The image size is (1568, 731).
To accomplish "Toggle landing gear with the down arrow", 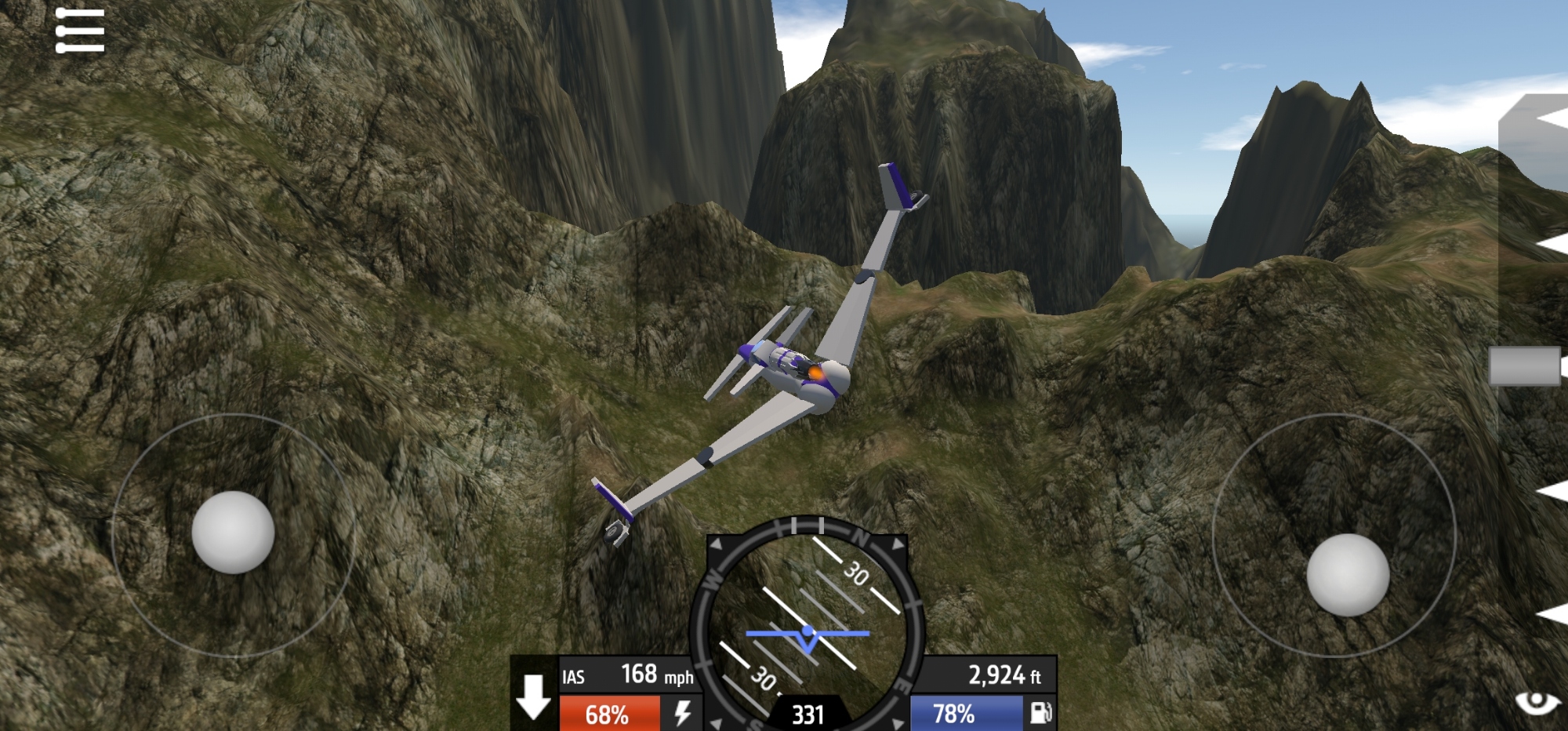I will coord(534,696).
